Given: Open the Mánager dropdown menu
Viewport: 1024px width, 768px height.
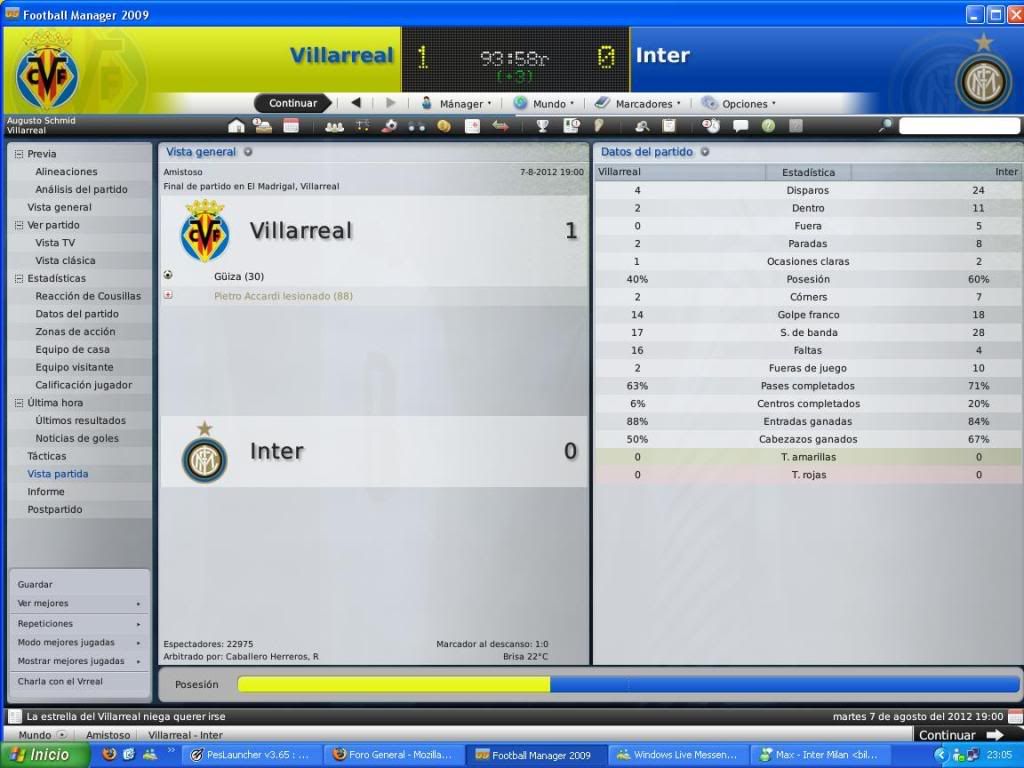Looking at the screenshot, I should point(456,103).
